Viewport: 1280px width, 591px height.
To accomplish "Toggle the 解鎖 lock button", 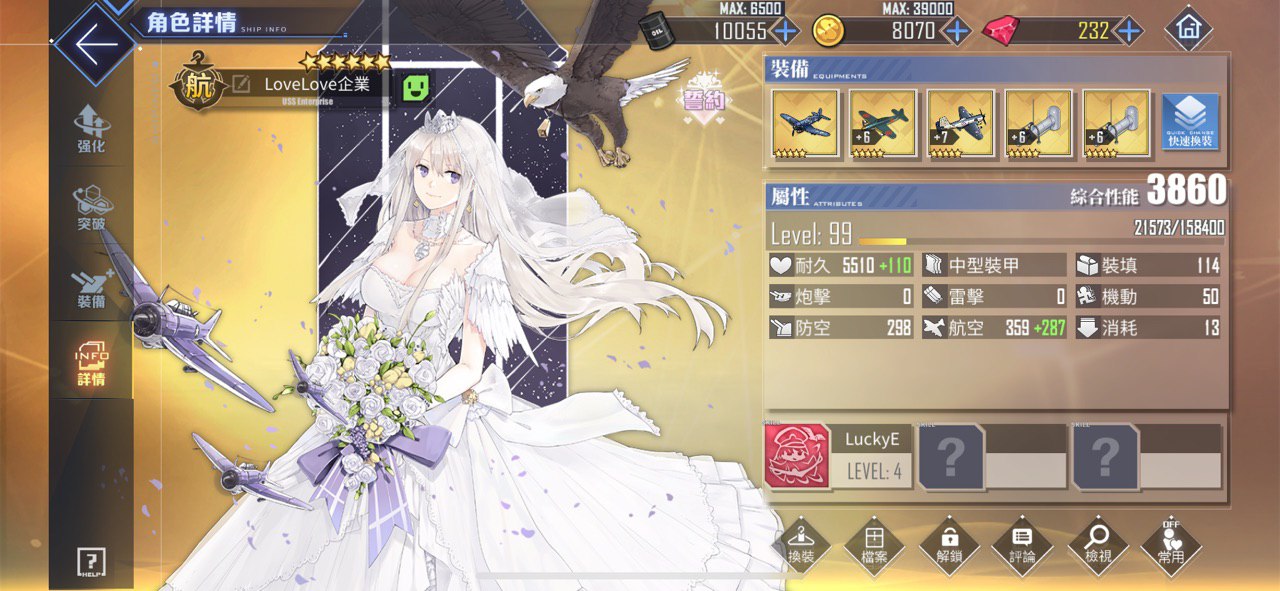I will click(948, 545).
